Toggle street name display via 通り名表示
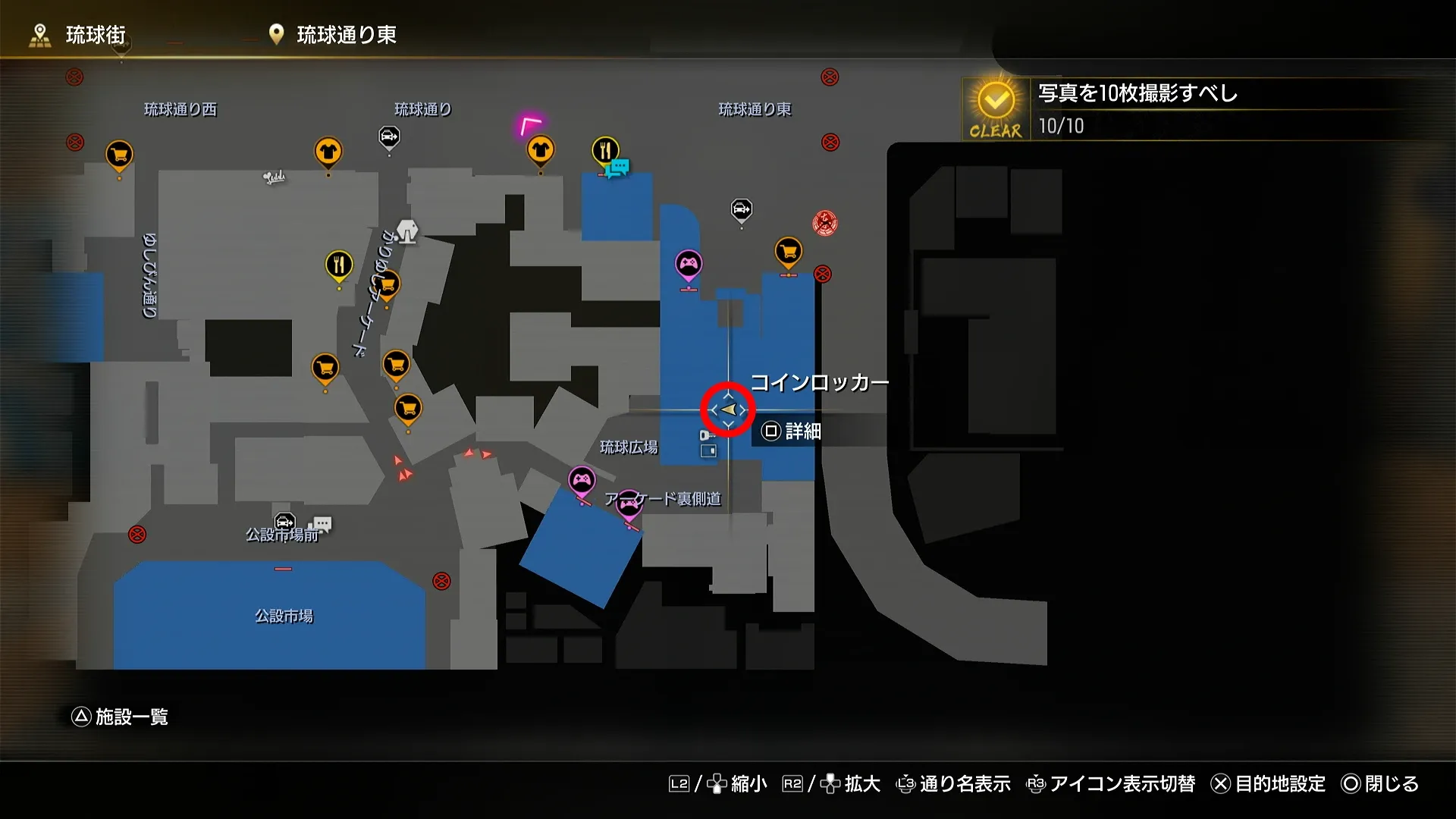The image size is (1456, 819). 965,784
